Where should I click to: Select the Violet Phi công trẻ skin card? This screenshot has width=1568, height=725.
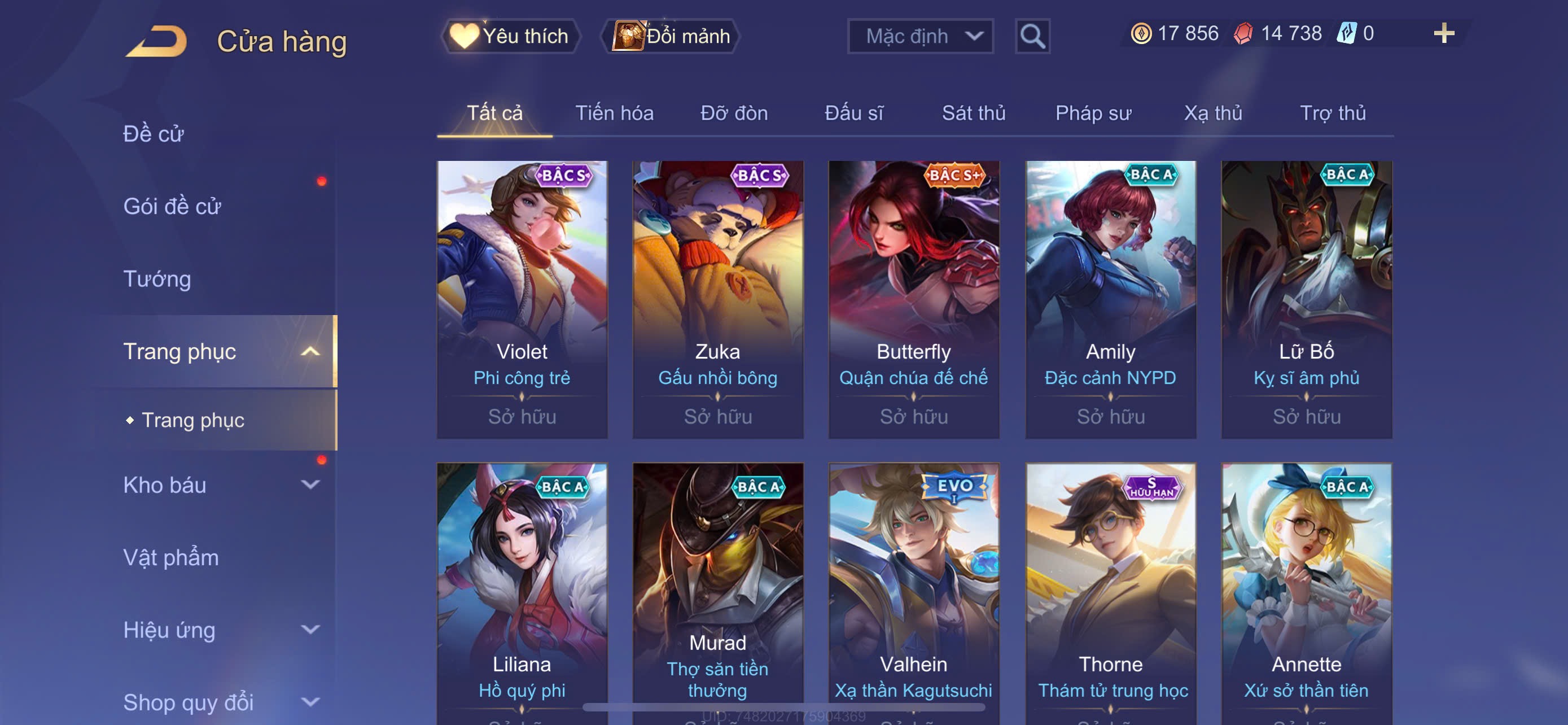[x=522, y=299]
